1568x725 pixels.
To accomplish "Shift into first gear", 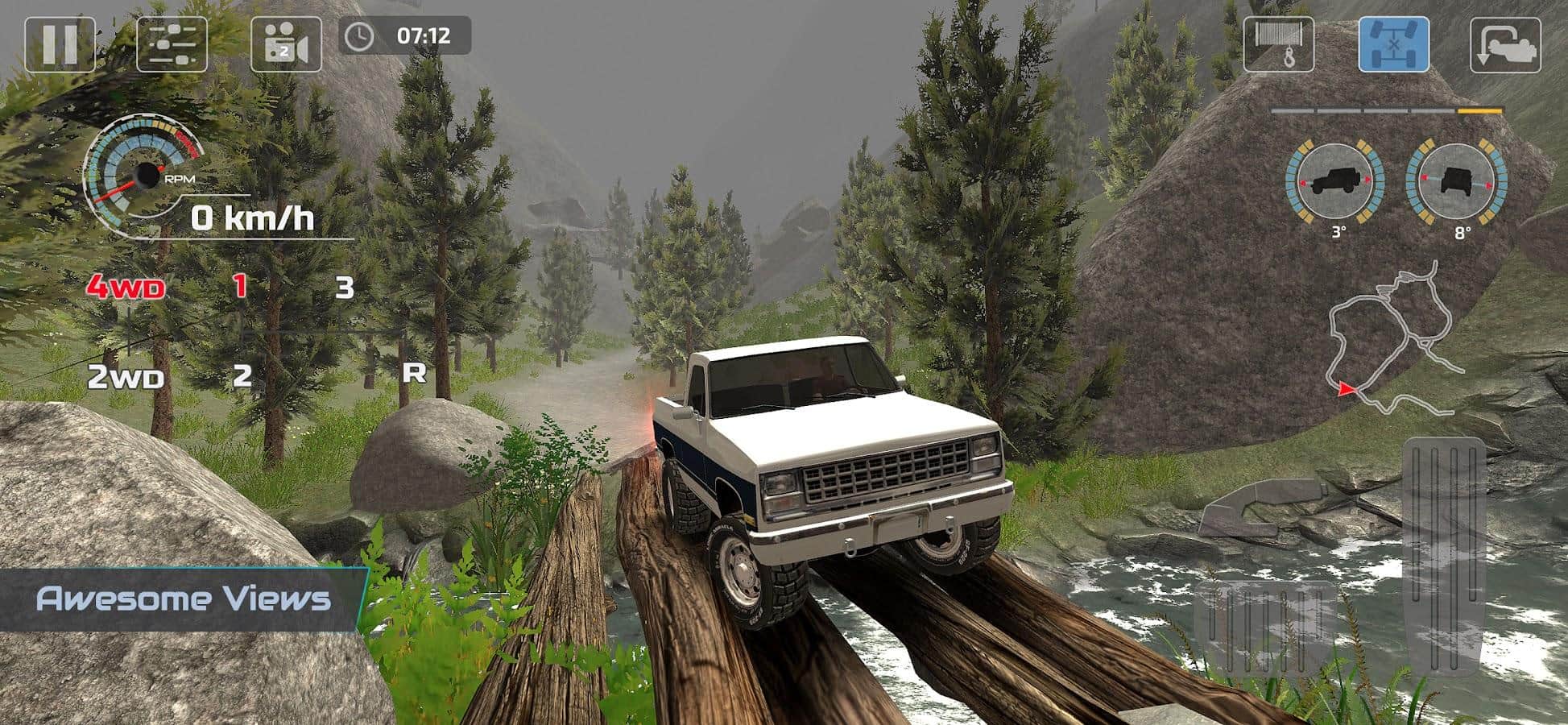I will click(239, 286).
